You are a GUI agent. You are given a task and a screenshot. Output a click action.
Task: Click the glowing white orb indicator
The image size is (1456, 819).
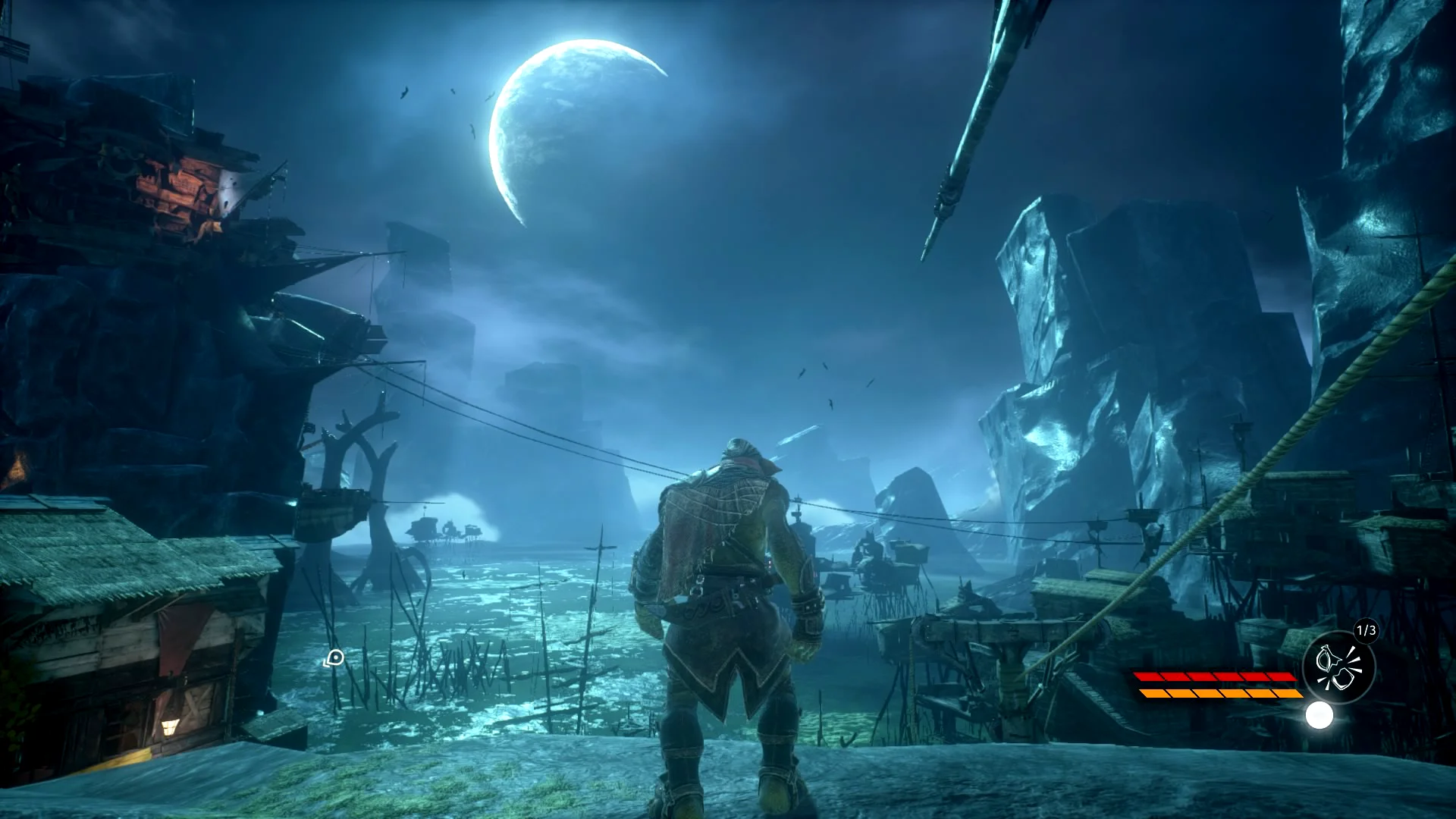coord(1319,715)
